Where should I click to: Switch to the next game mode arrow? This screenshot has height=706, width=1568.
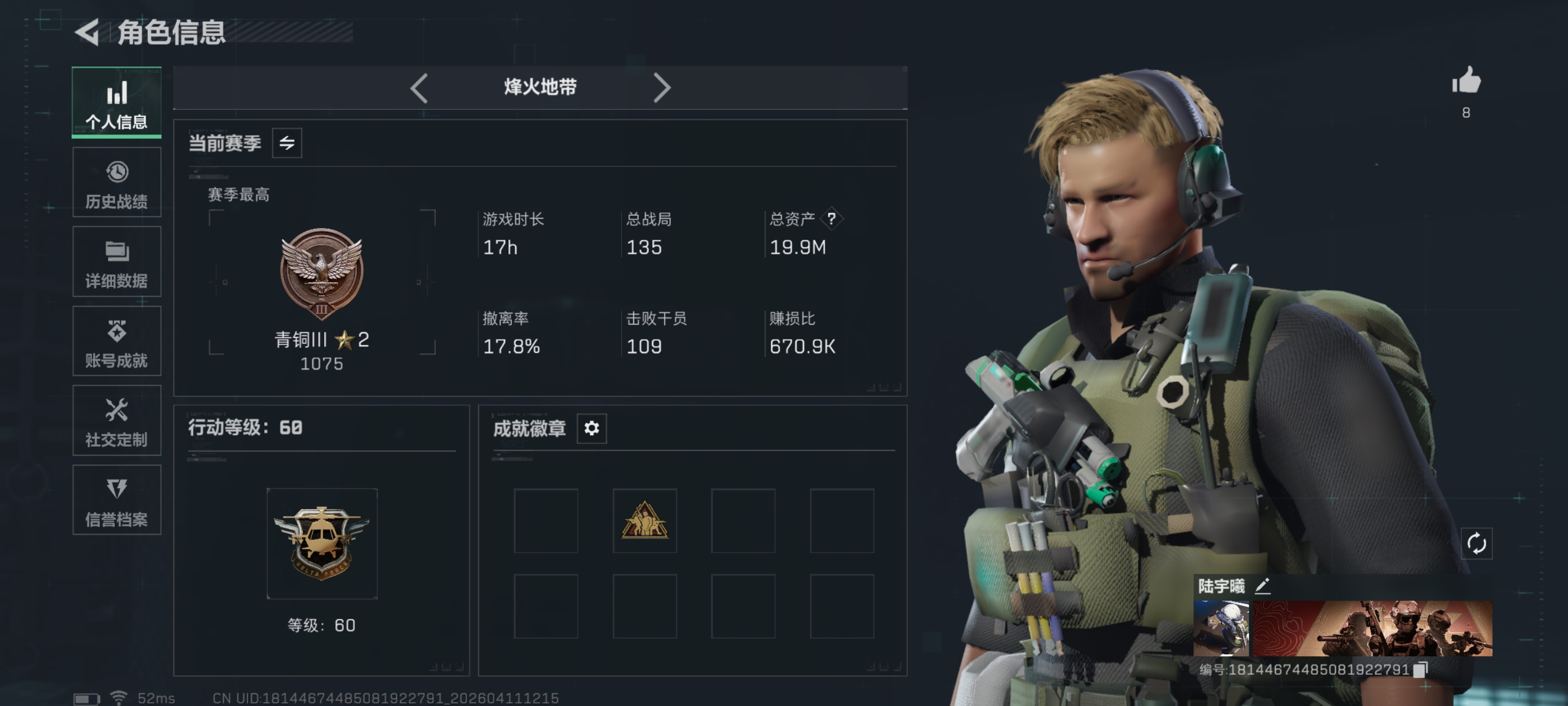(x=662, y=88)
